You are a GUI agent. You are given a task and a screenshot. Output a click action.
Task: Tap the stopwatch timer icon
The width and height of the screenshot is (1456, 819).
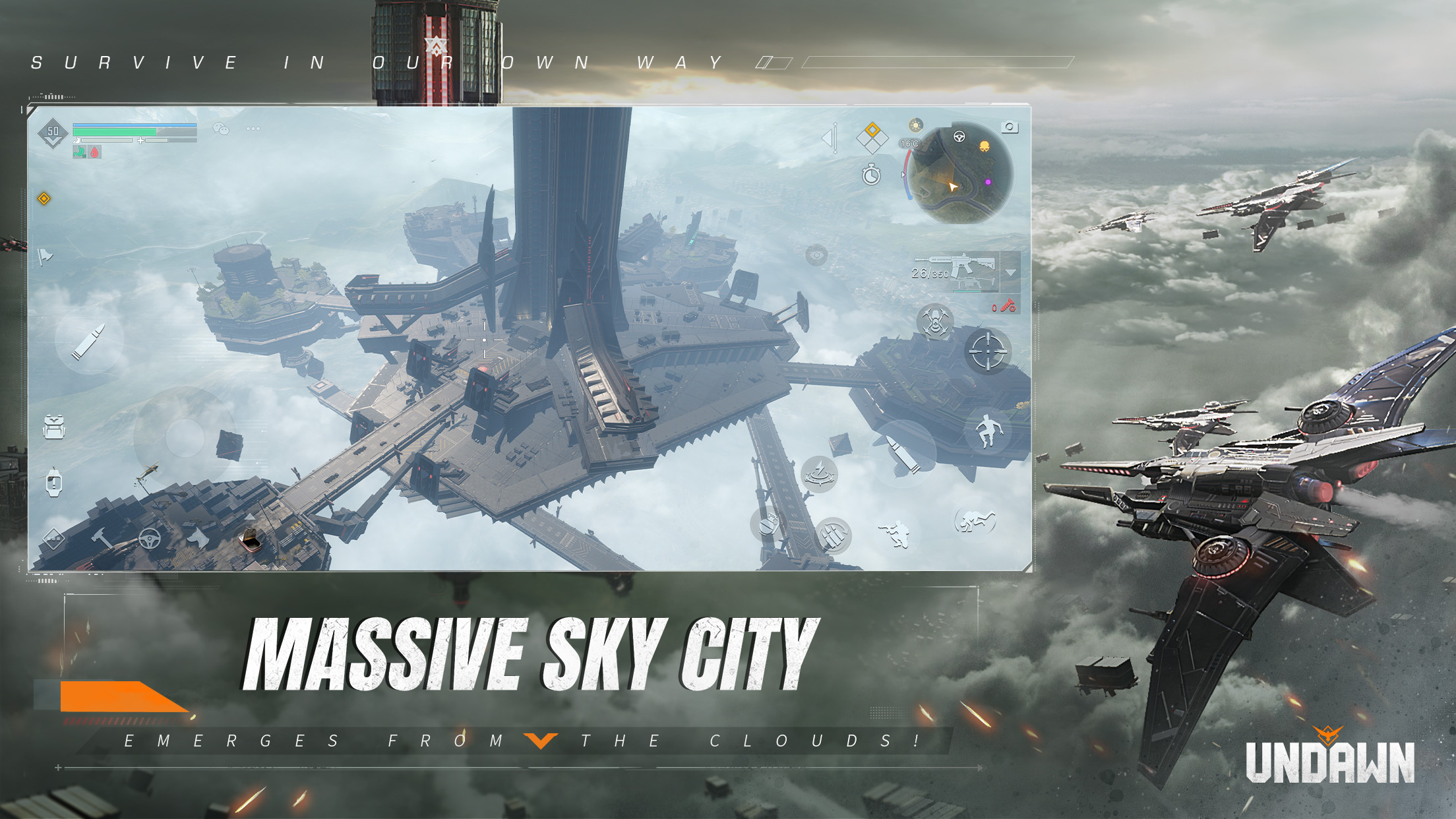tap(871, 174)
